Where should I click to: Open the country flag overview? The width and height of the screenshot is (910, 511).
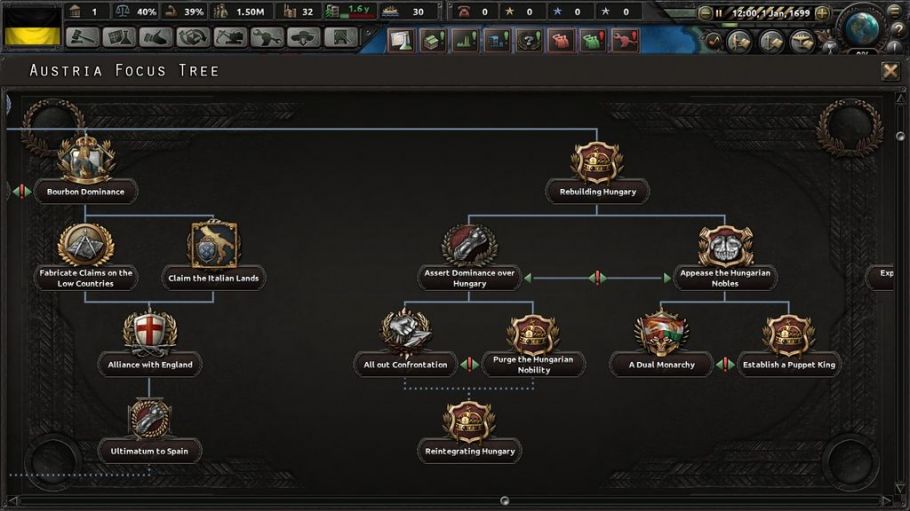30,26
